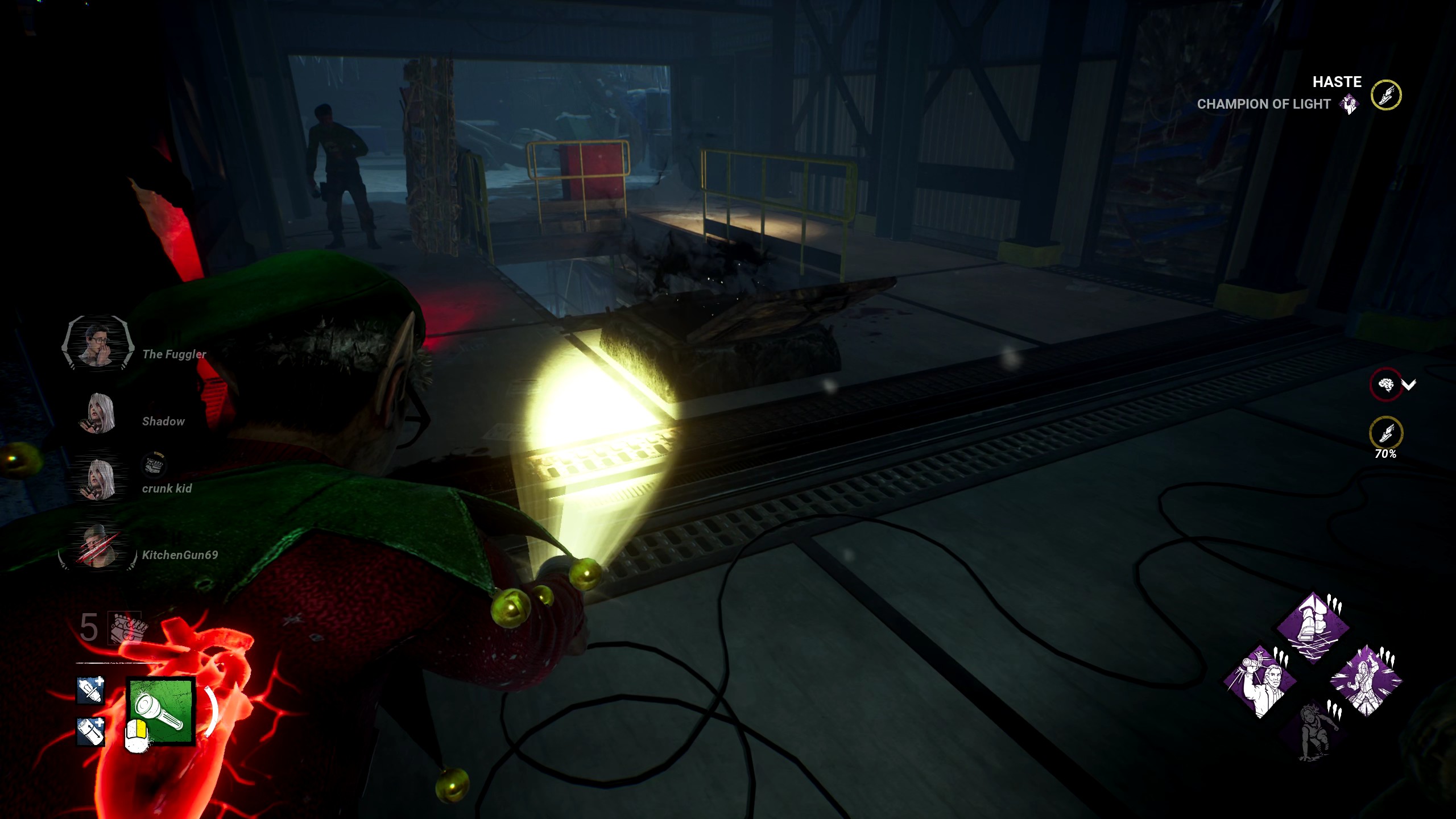The image size is (1456, 819).
Task: Click Shadow's survivor portrait
Action: tap(99, 413)
